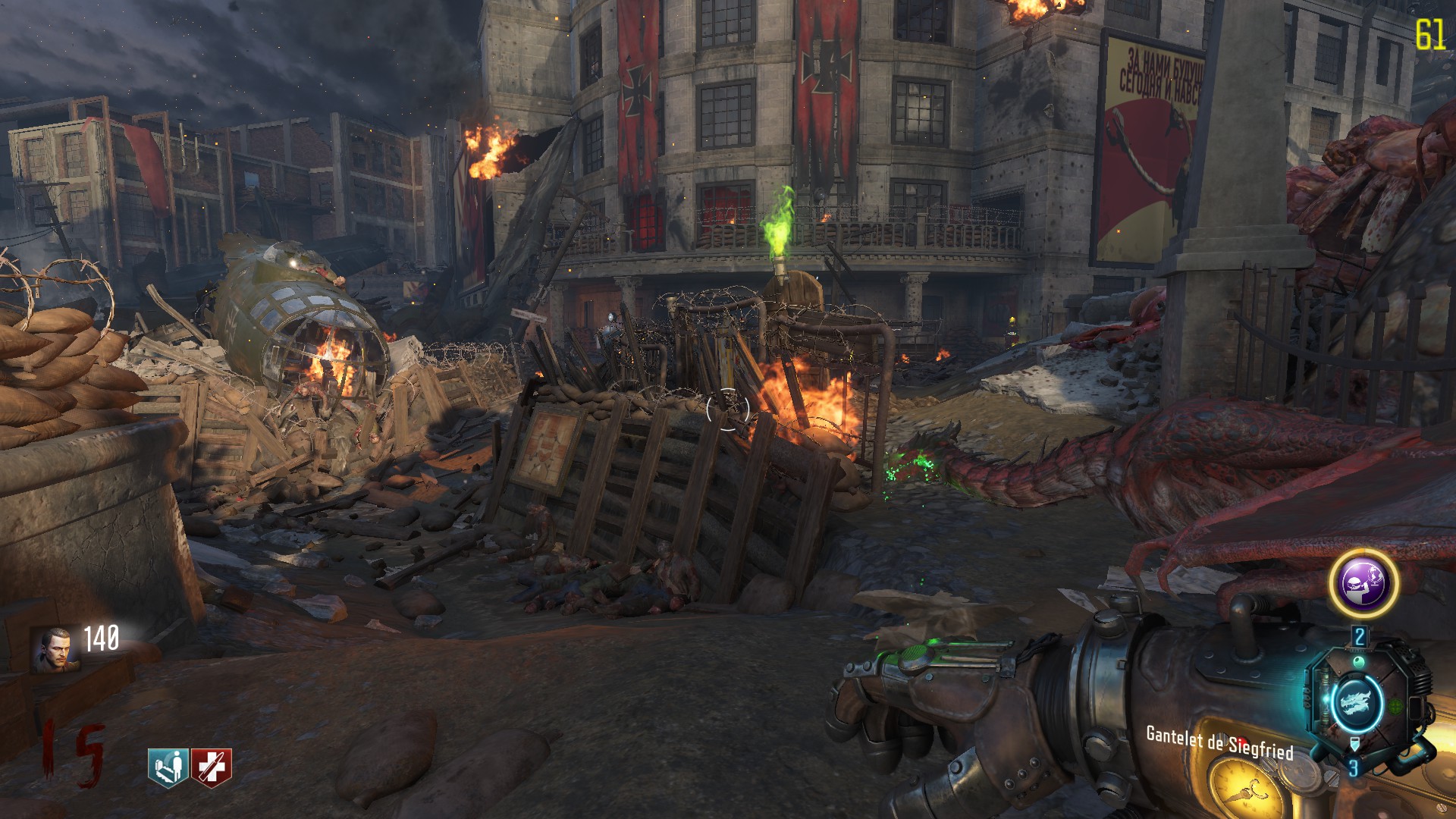
Task: Click the Quick Revive perk icon
Action: 168,767
